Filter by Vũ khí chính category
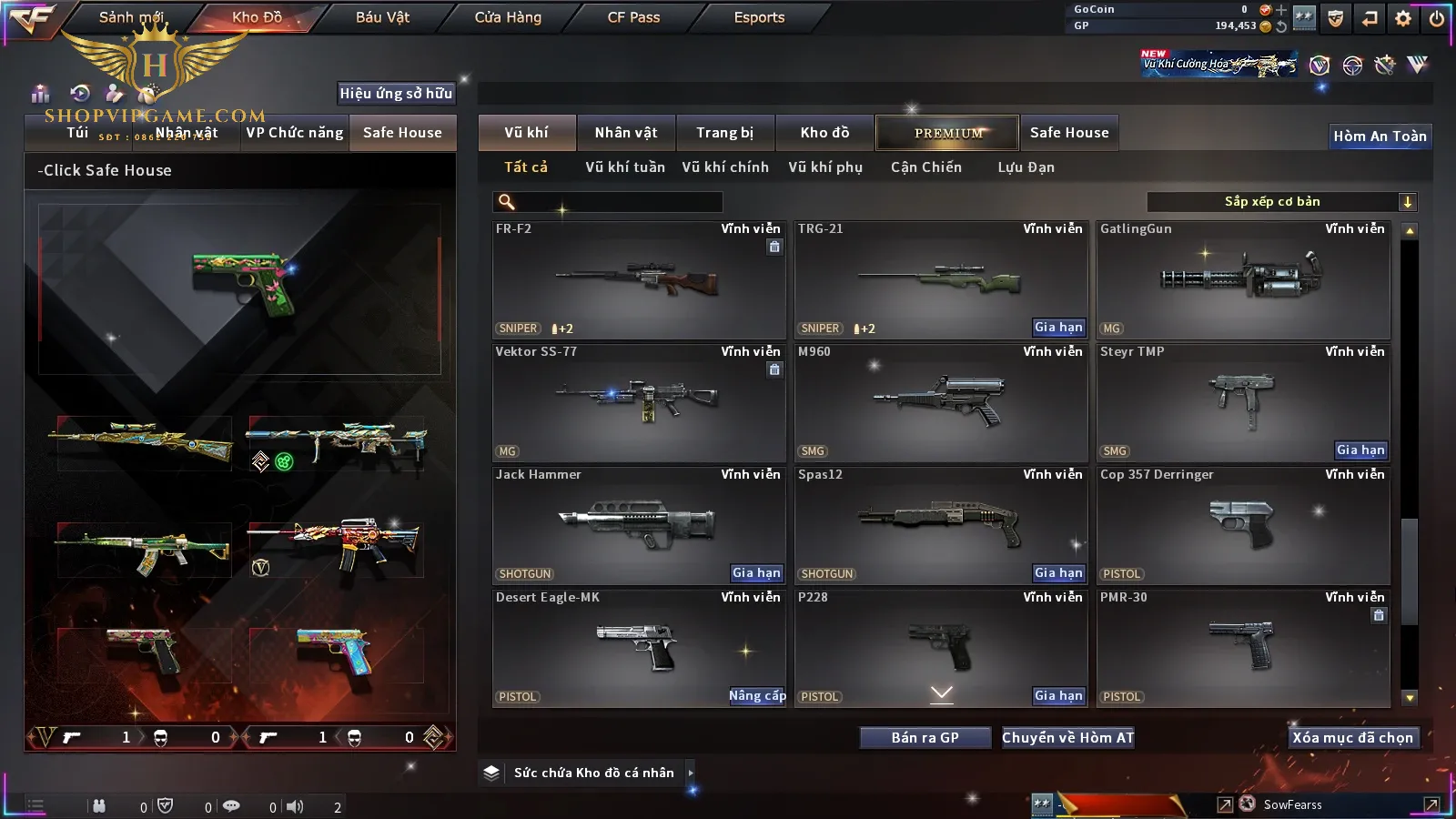Screen dimensions: 1456x819 point(725,167)
